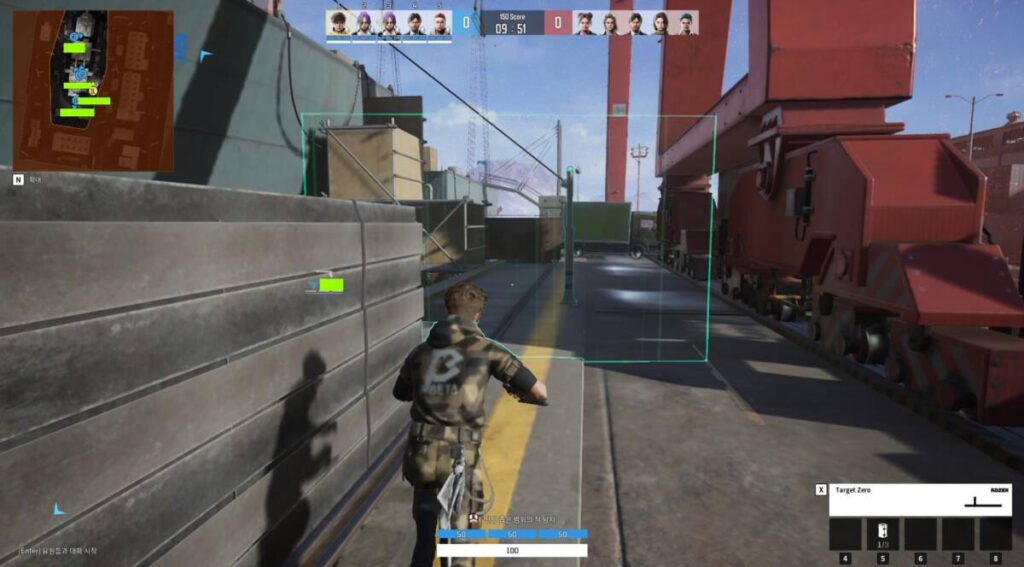Click the red-haired teammate portrait
1024x567 pixels.
pos(440,24)
